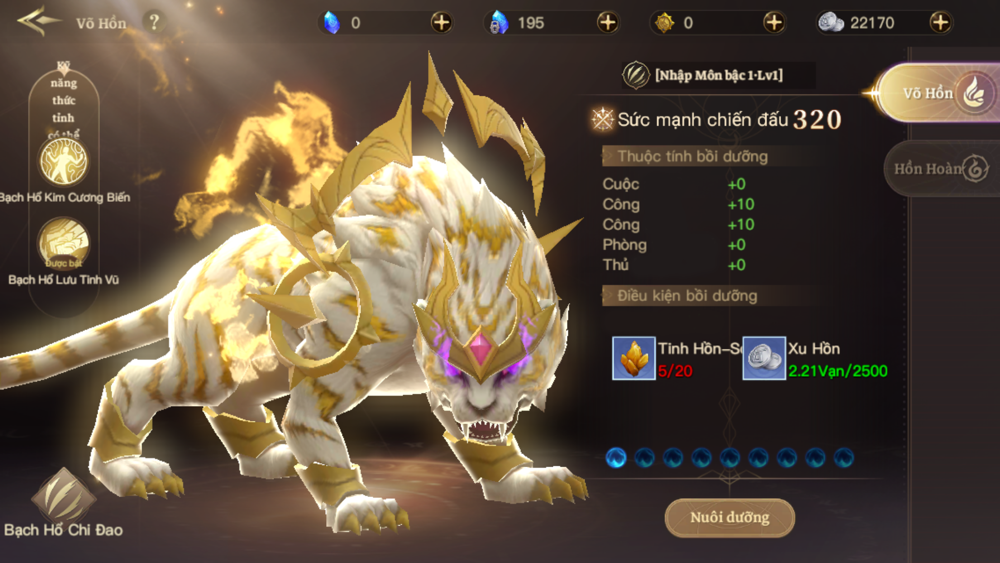Switch to the Võ Hồn tab
The image size is (1000, 563).
(937, 93)
